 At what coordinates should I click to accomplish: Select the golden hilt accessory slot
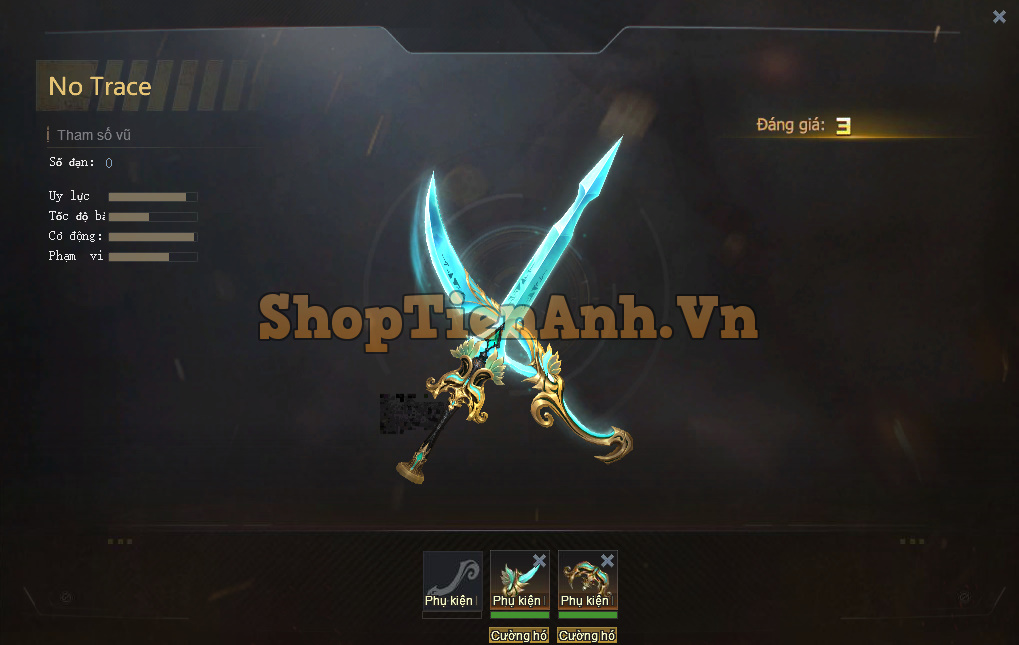point(586,582)
